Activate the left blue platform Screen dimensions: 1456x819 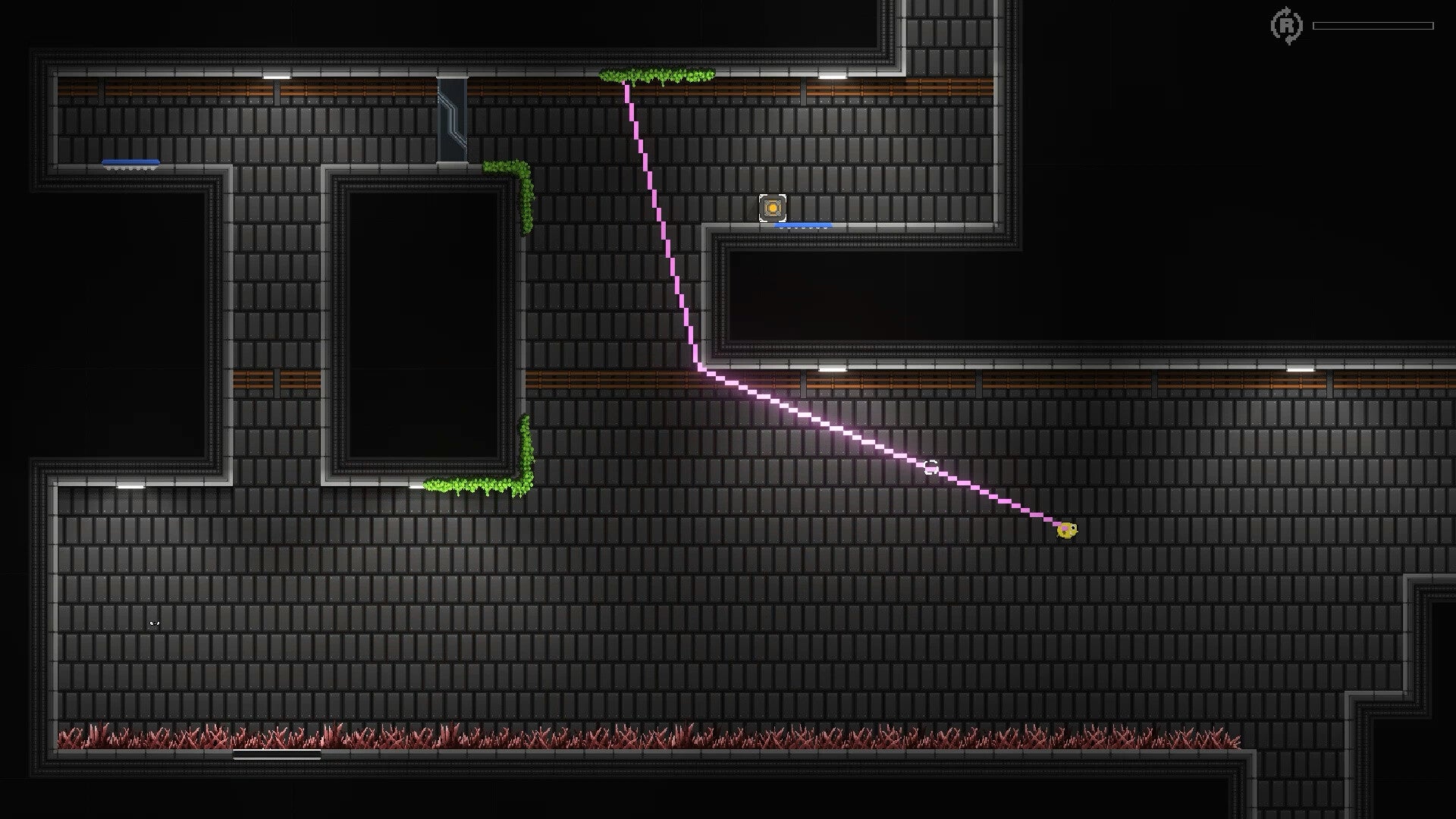click(x=130, y=162)
